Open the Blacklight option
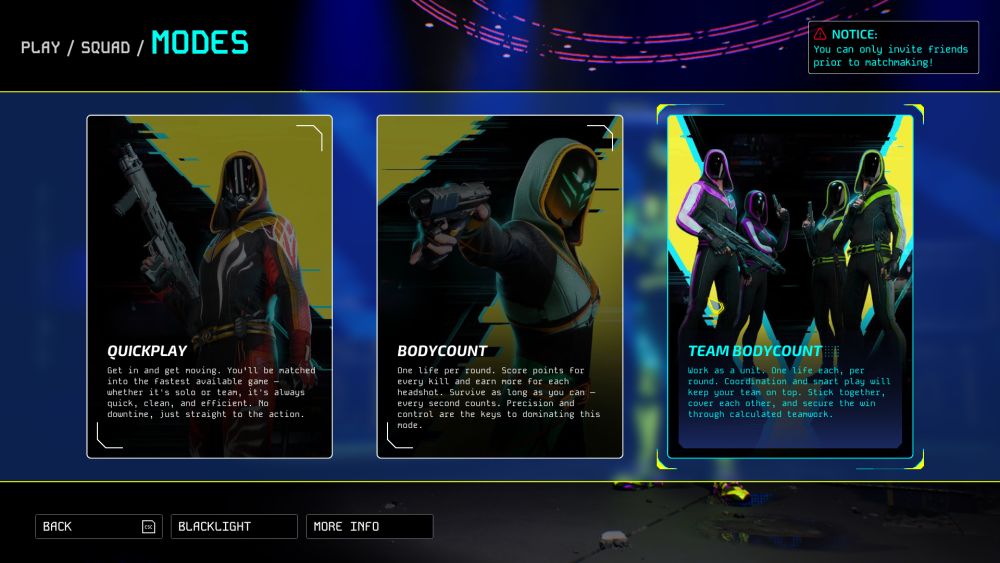 pos(234,527)
